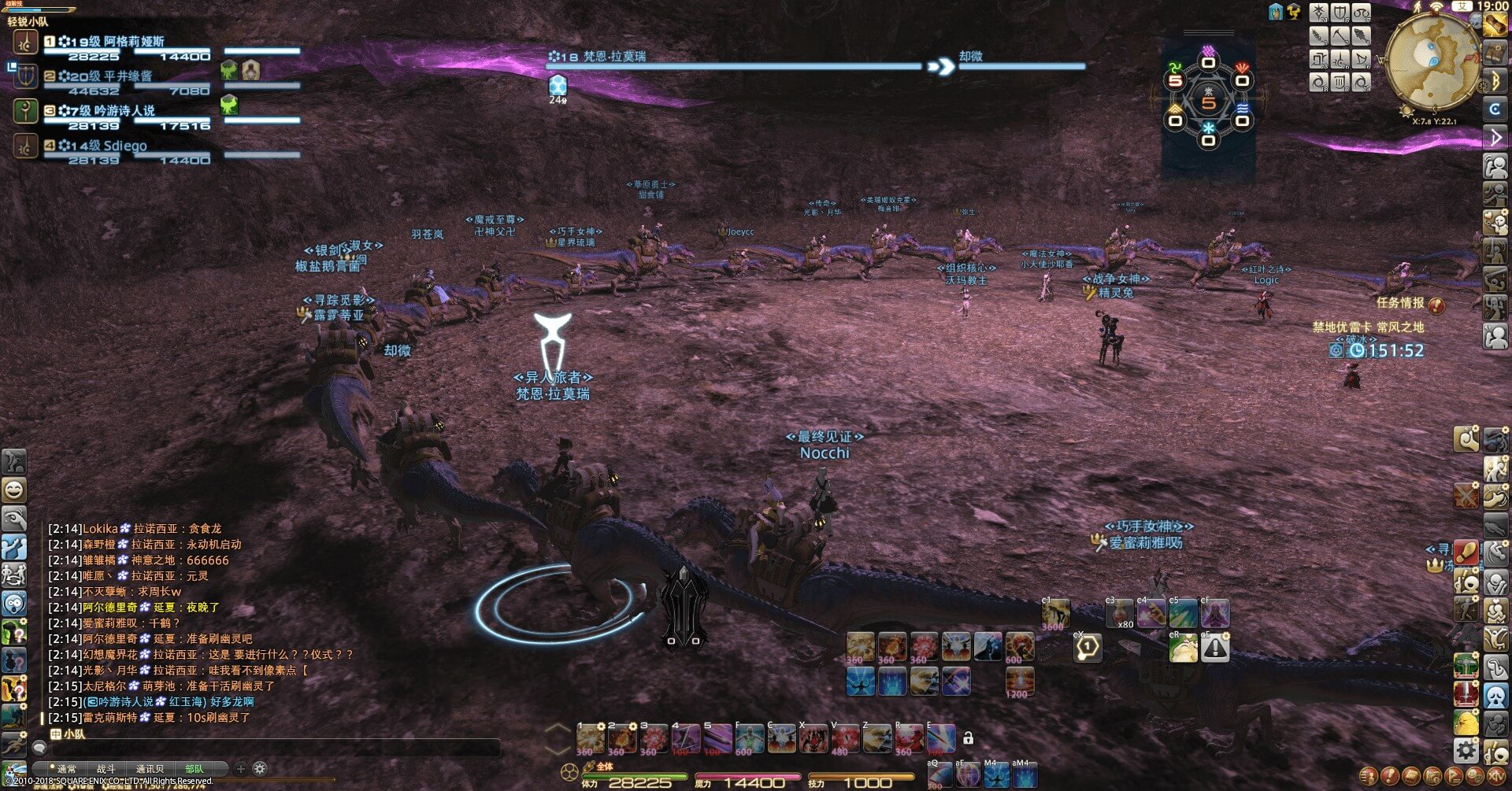Image resolution: width=1512 pixels, height=791 pixels.
Task: Add a new chat tab with plus button
Action: (241, 768)
